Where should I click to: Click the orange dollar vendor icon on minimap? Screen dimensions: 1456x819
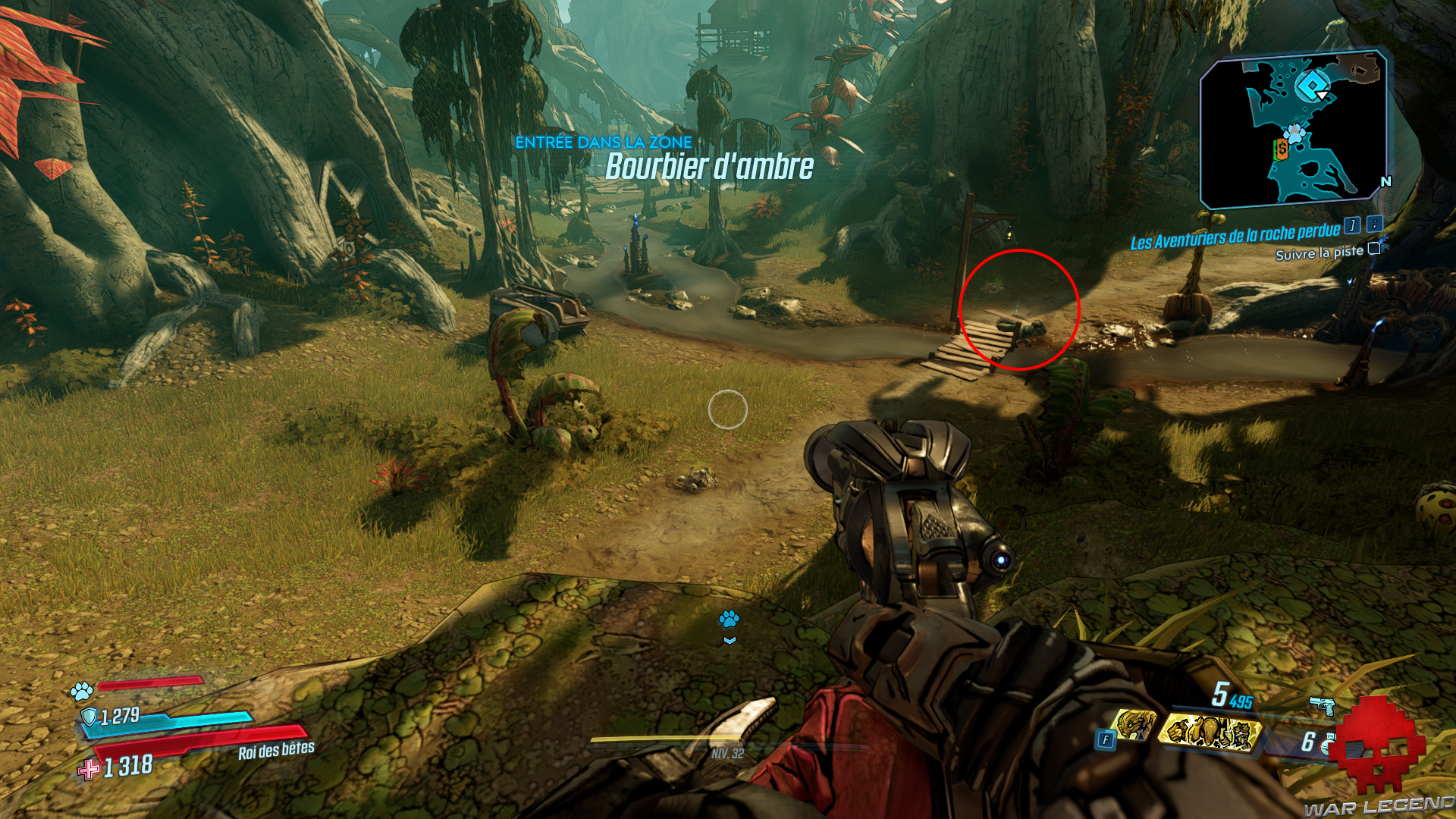1281,149
